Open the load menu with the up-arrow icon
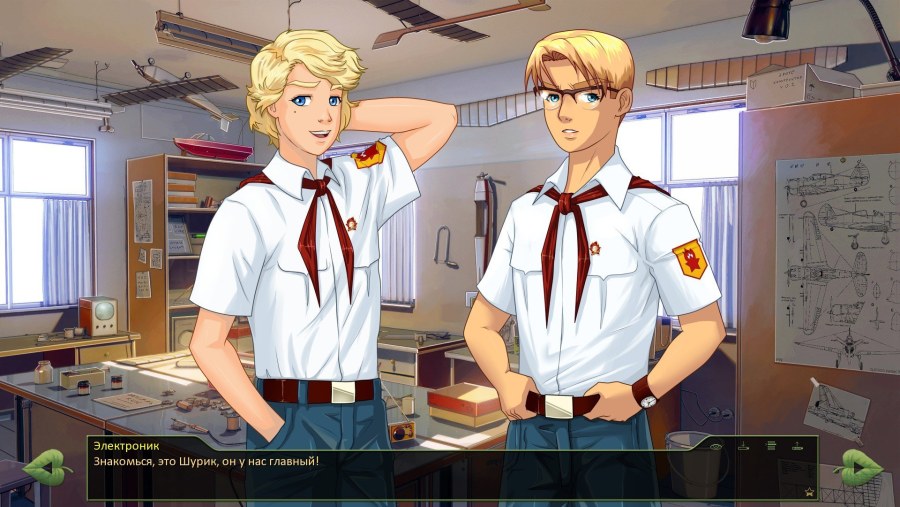The width and height of the screenshot is (900, 507). (x=797, y=446)
